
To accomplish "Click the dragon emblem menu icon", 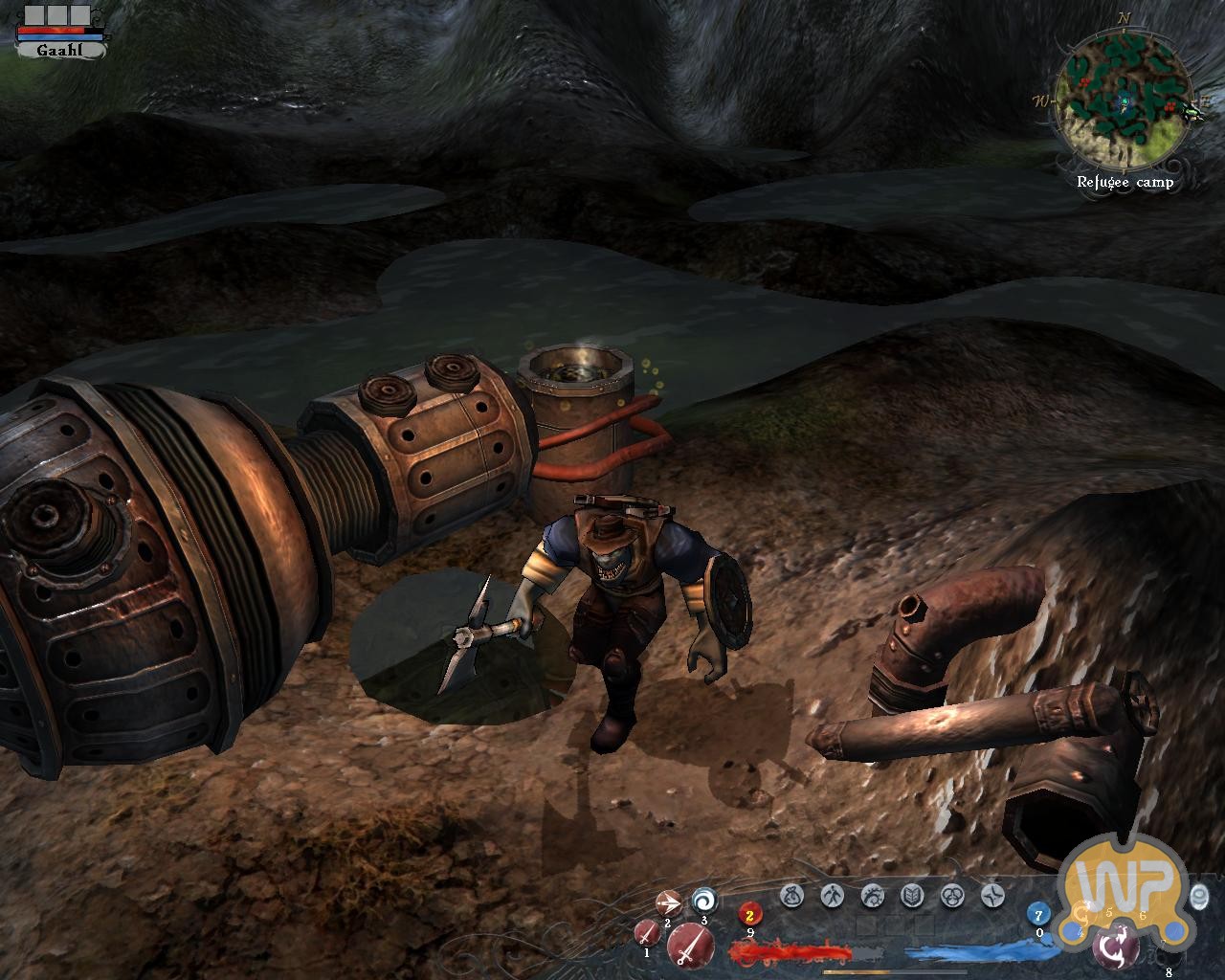I will pyautogui.click(x=872, y=896).
